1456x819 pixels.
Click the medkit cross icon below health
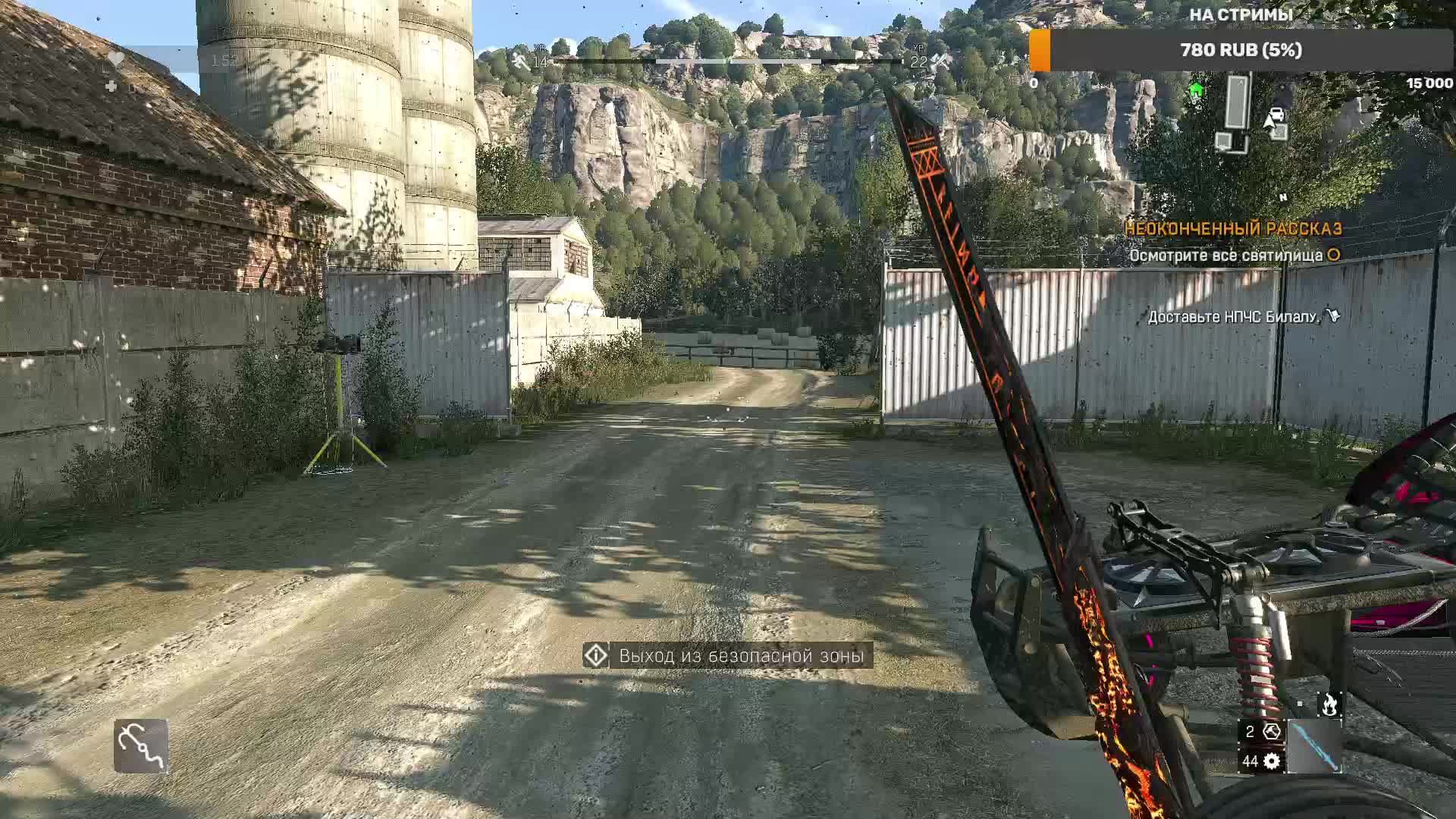pyautogui.click(x=111, y=85)
